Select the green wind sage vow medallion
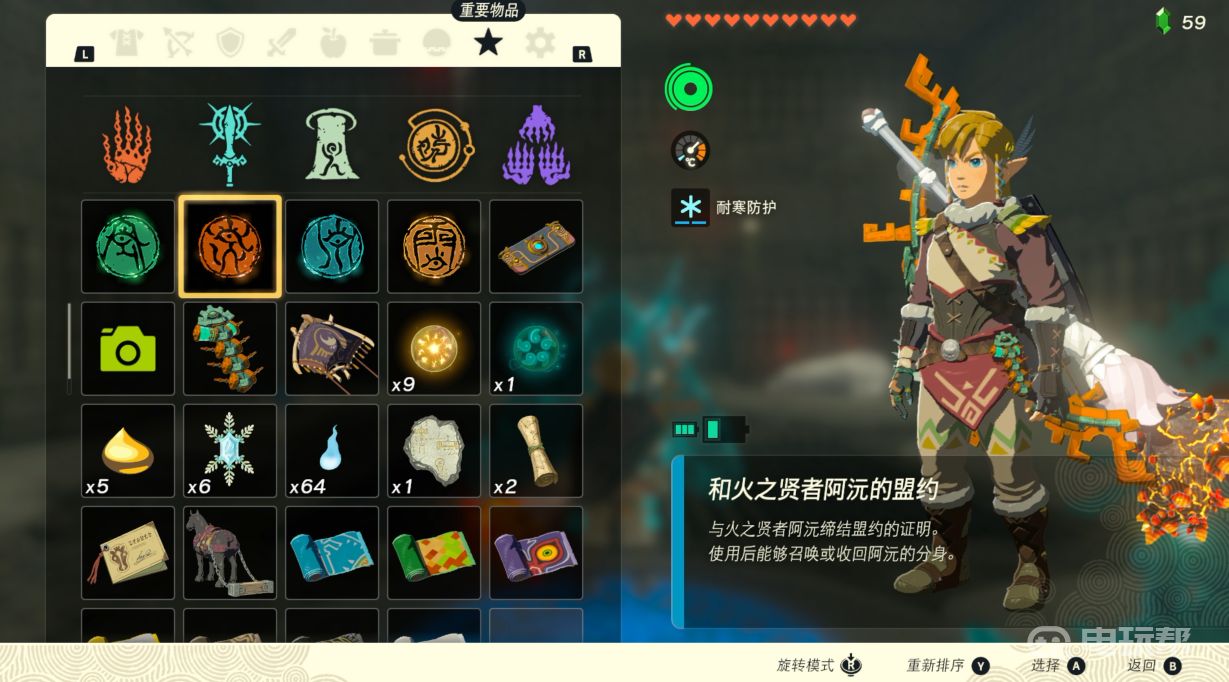This screenshot has width=1229, height=682. 127,247
